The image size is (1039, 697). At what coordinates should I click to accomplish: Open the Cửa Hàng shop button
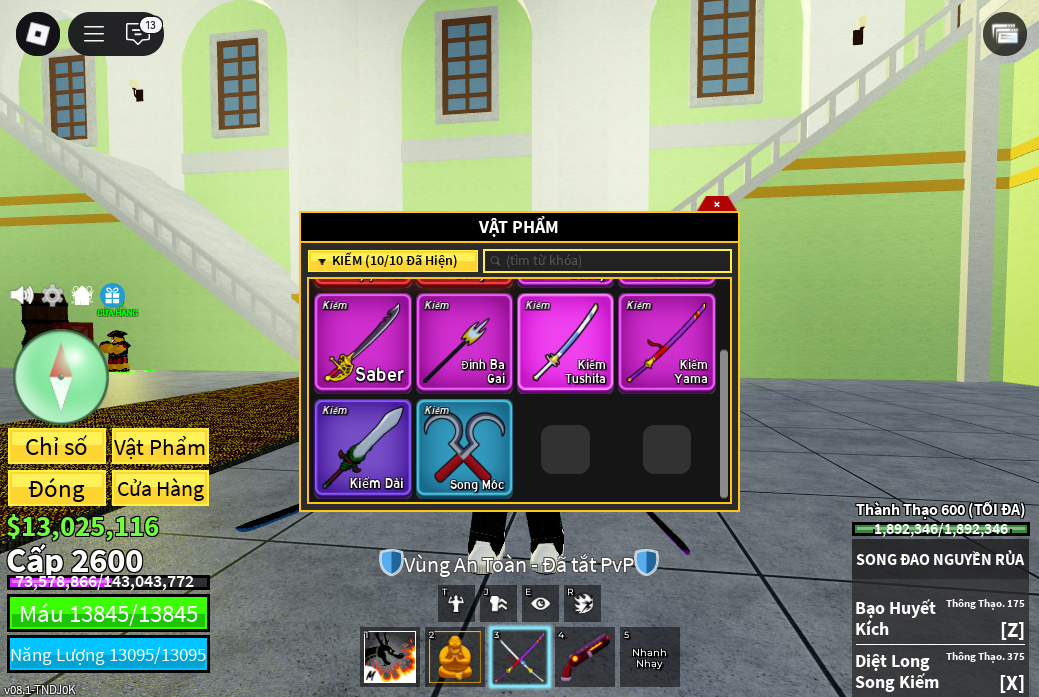tap(160, 489)
